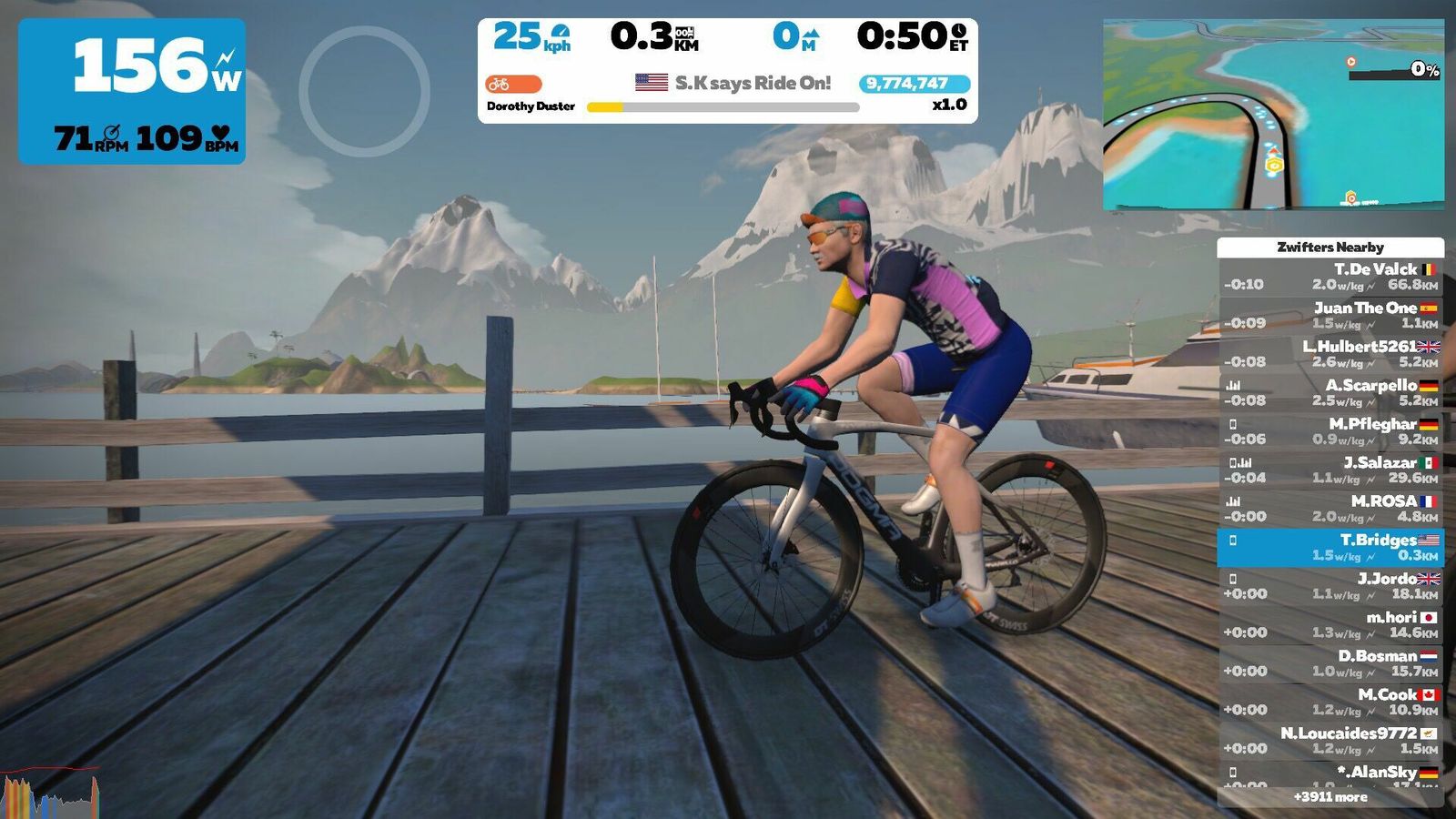Screen dimensions: 1456x819
Task: Click the 156 watts power panel
Action: click(x=132, y=91)
